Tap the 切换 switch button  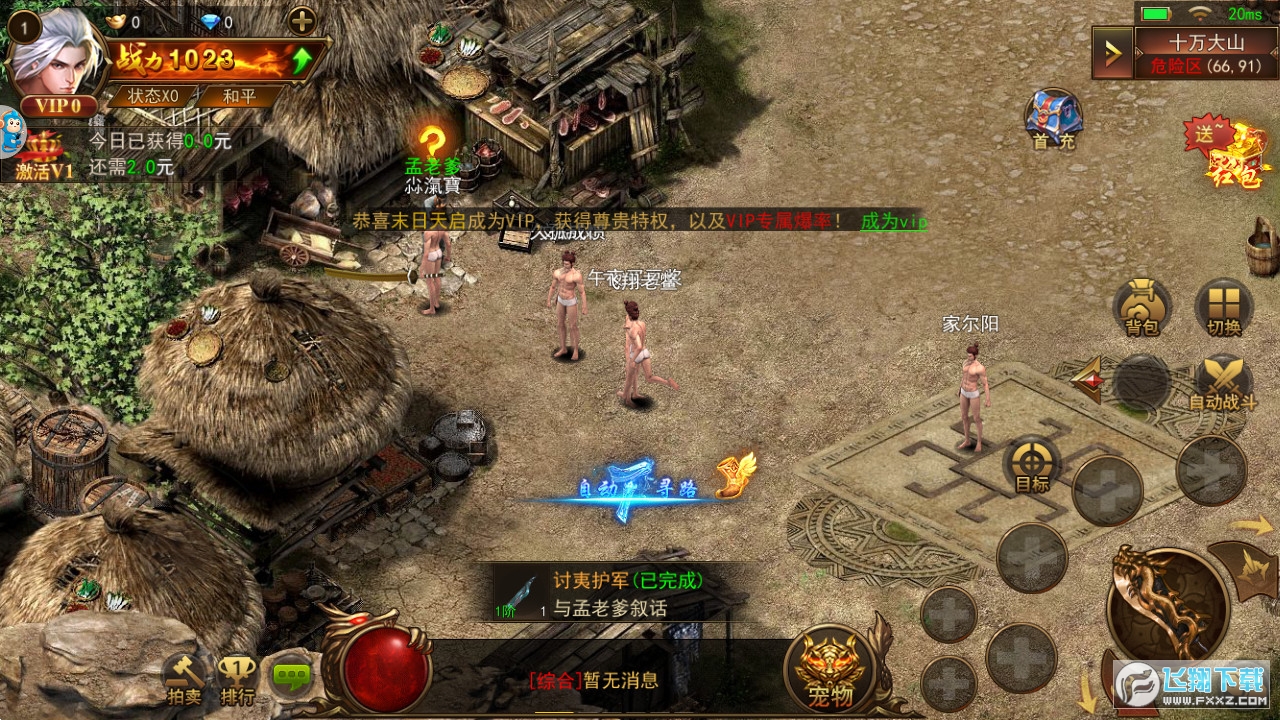1223,307
